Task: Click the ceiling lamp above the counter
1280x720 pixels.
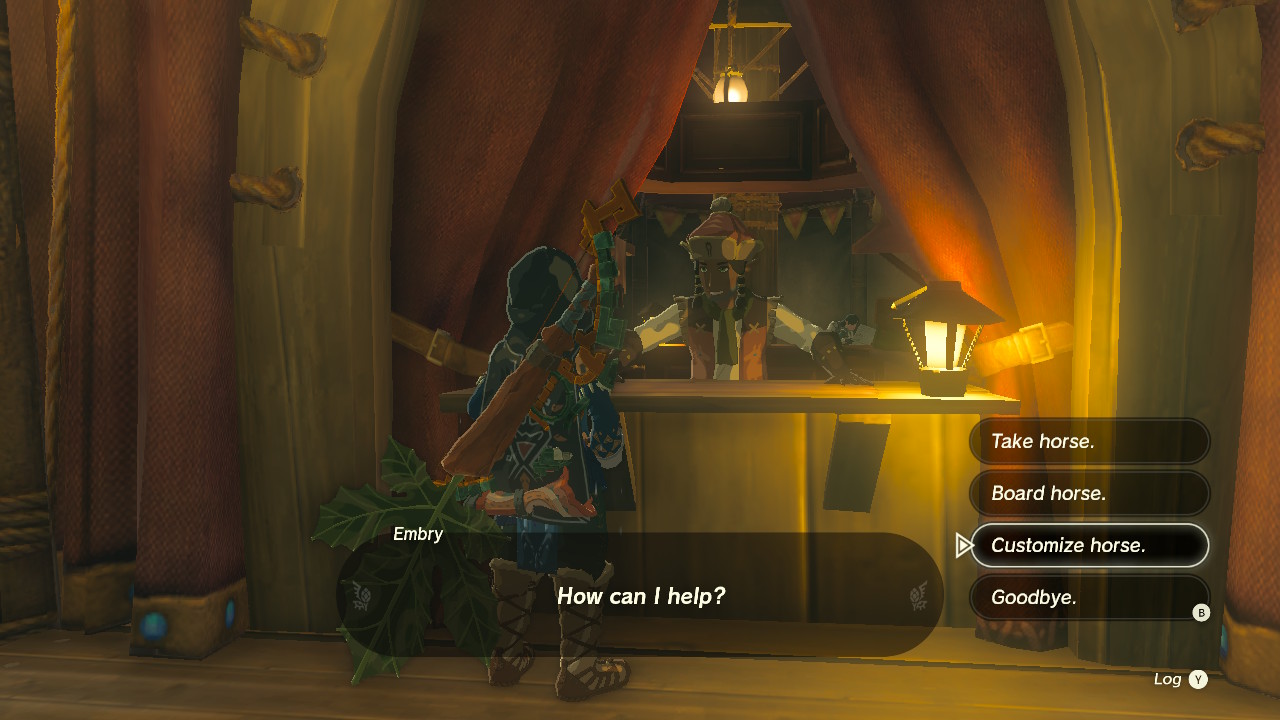Action: pos(729,85)
